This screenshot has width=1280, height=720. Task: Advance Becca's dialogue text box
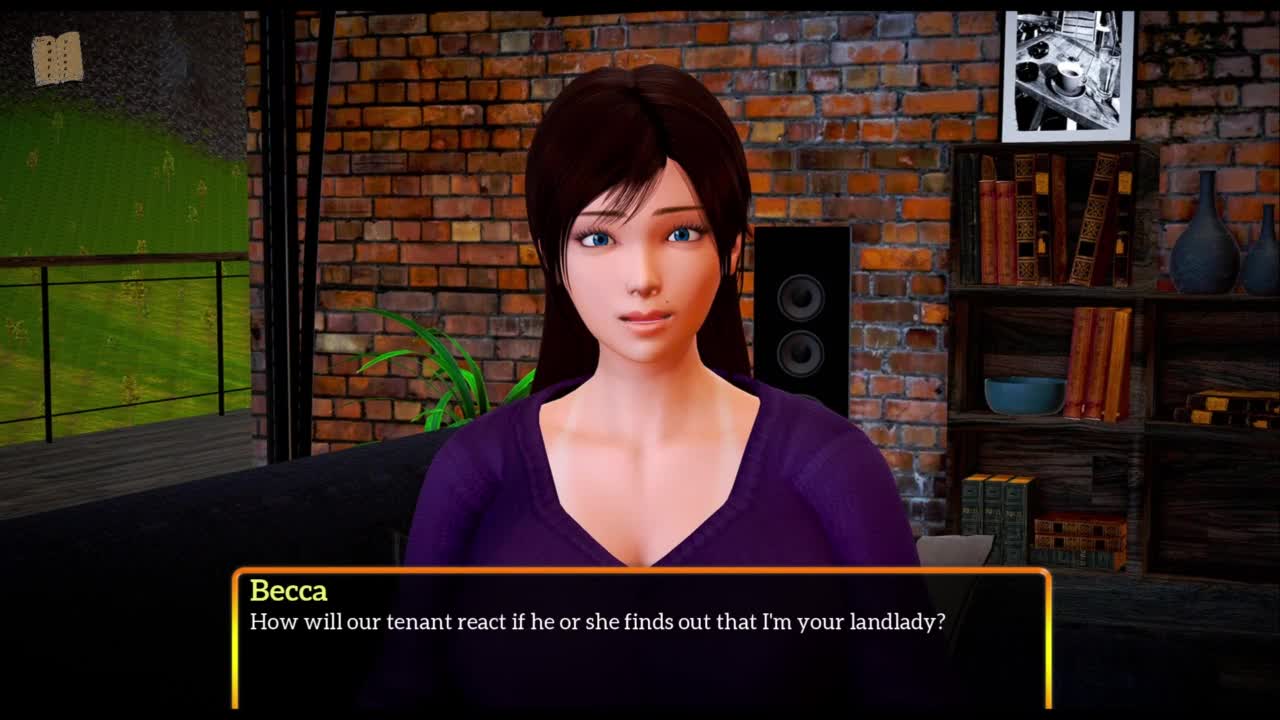pyautogui.click(x=641, y=638)
